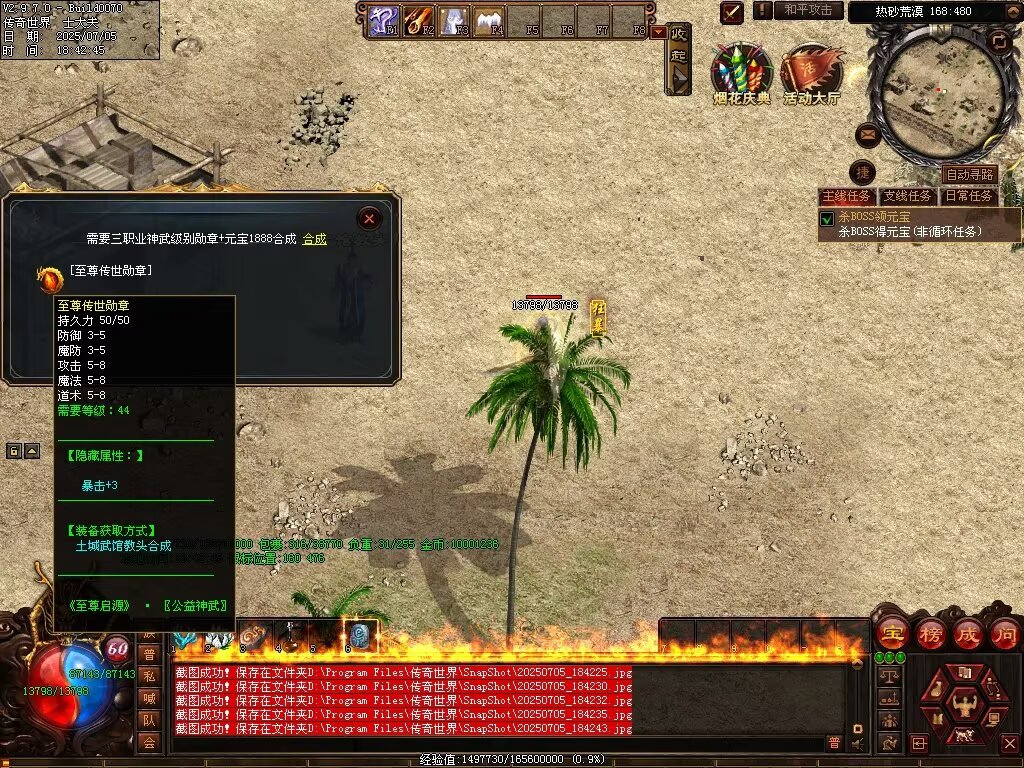Open the 活动大厅 activity hall
Viewport: 1024px width, 768px height.
click(811, 72)
